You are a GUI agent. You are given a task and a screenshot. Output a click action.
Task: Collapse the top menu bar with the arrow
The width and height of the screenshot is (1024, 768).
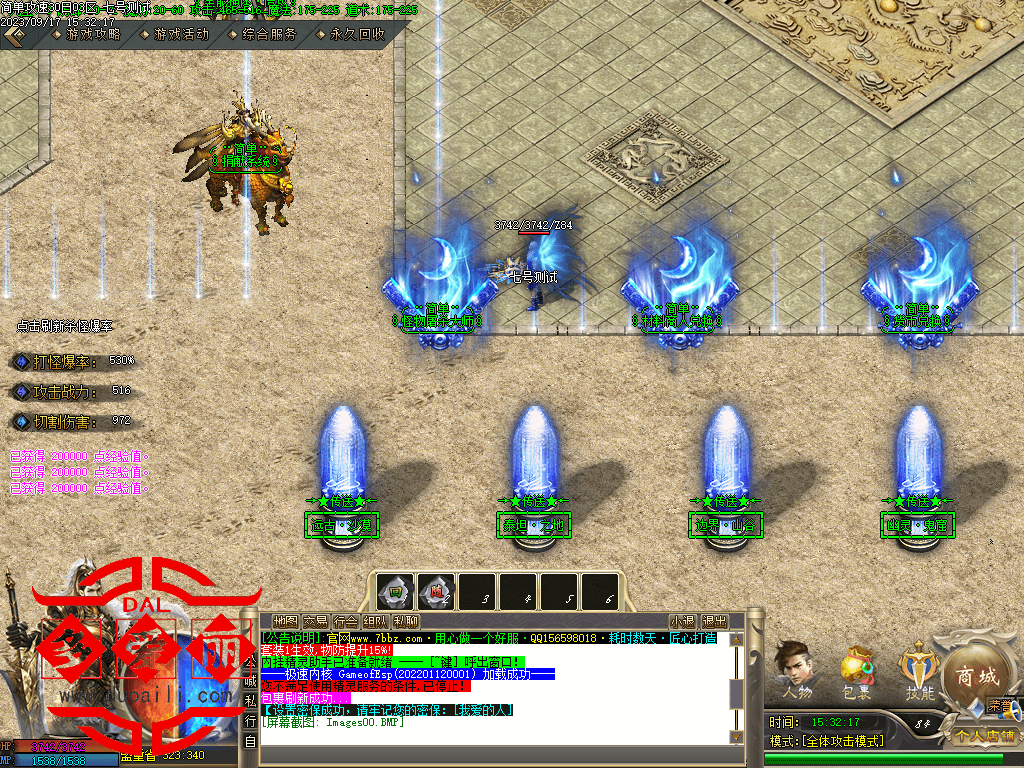[14, 34]
